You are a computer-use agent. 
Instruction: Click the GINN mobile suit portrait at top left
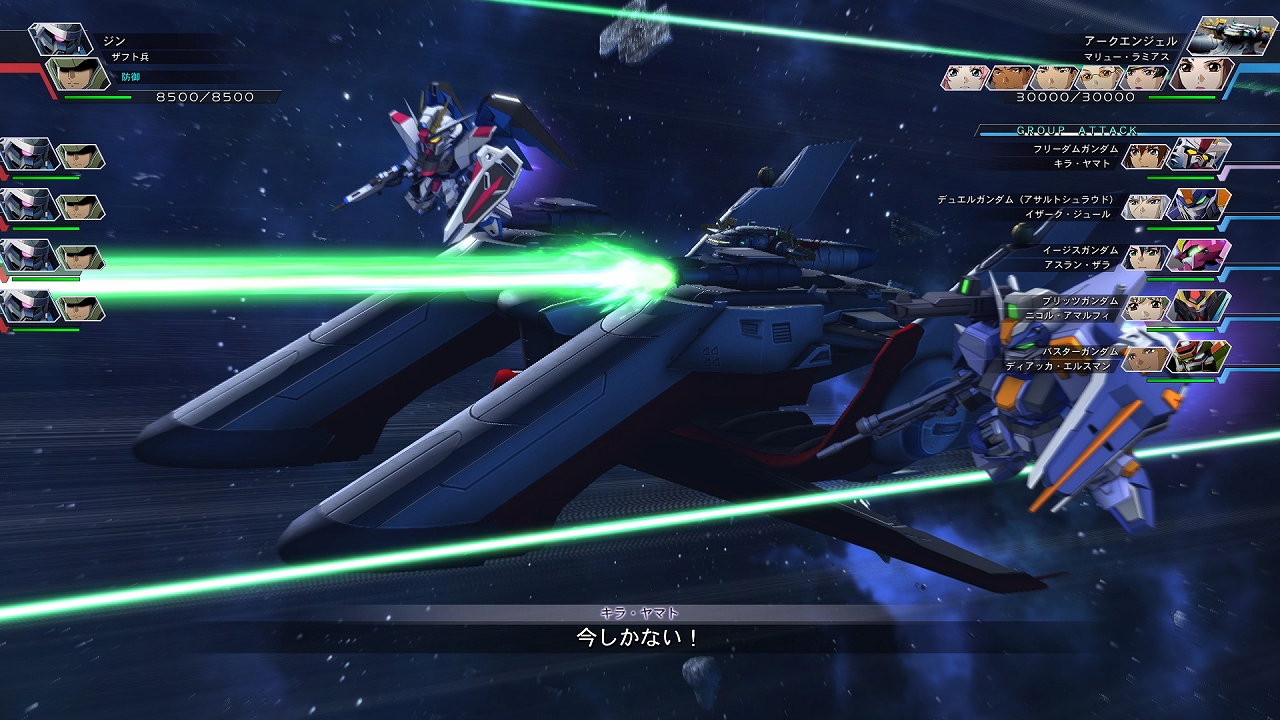coord(62,39)
